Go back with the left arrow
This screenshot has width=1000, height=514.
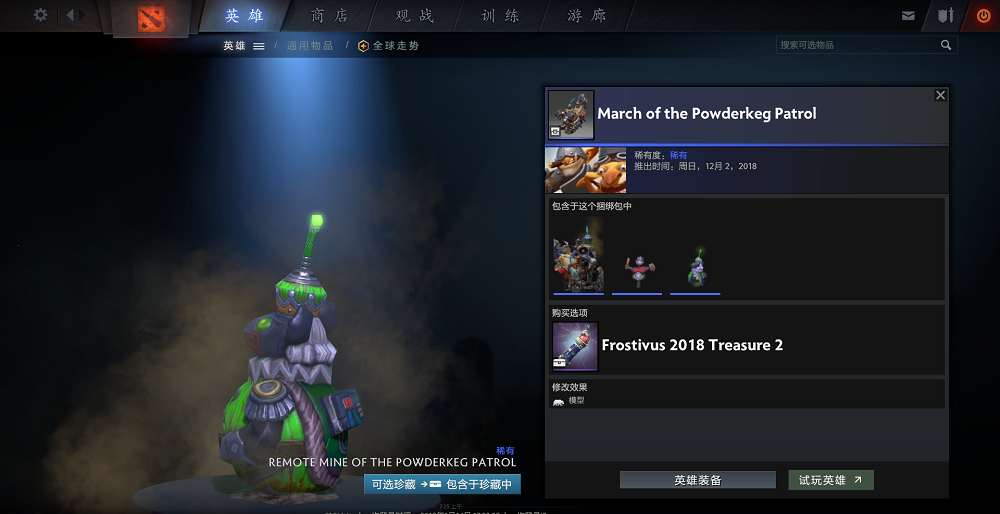(x=71, y=15)
